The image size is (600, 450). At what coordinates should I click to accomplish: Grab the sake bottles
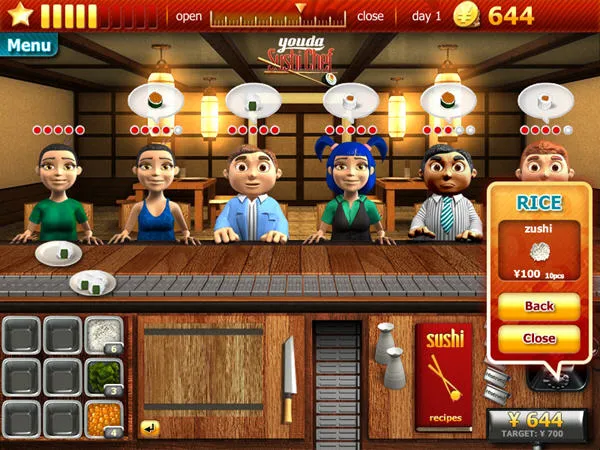click(x=389, y=356)
